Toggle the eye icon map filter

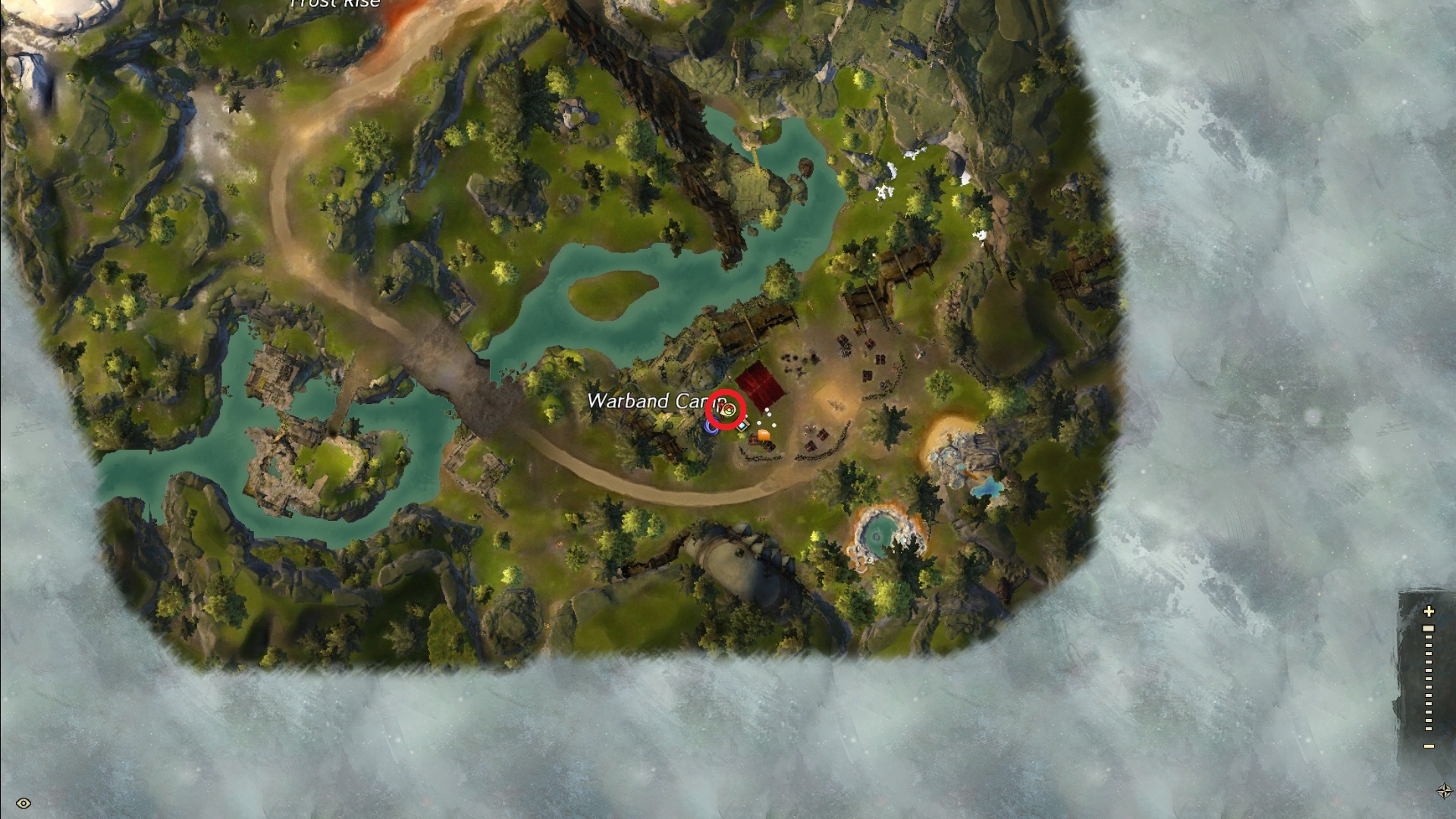[24, 803]
